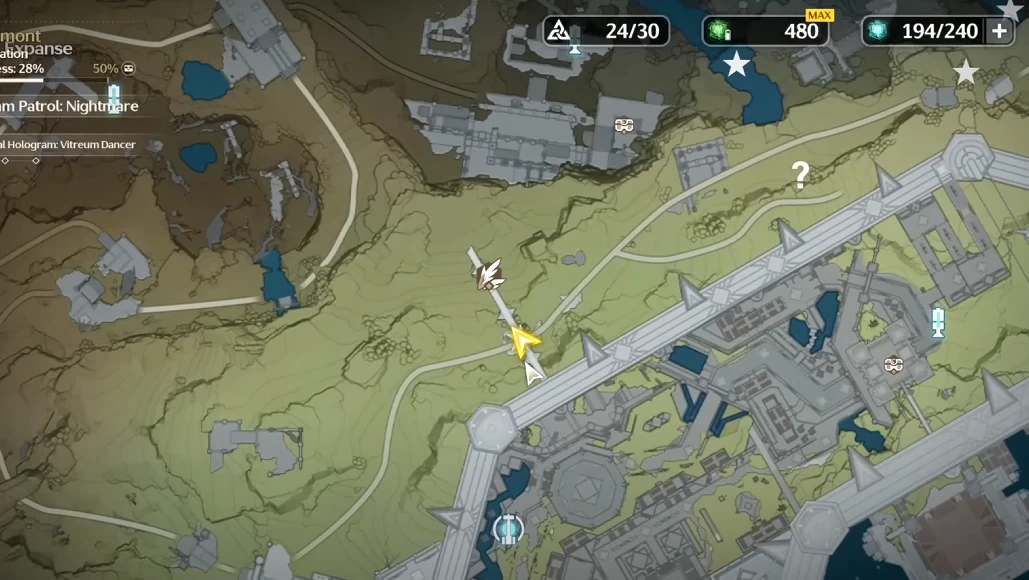Select the star marker over the blue river
Image resolution: width=1029 pixels, height=580 pixels.
737,65
